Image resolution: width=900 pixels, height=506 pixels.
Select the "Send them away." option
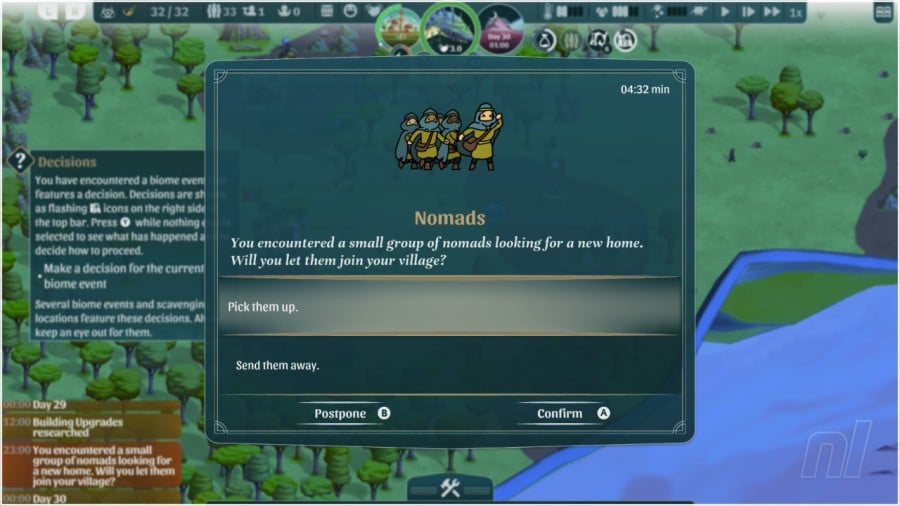[x=448, y=365]
